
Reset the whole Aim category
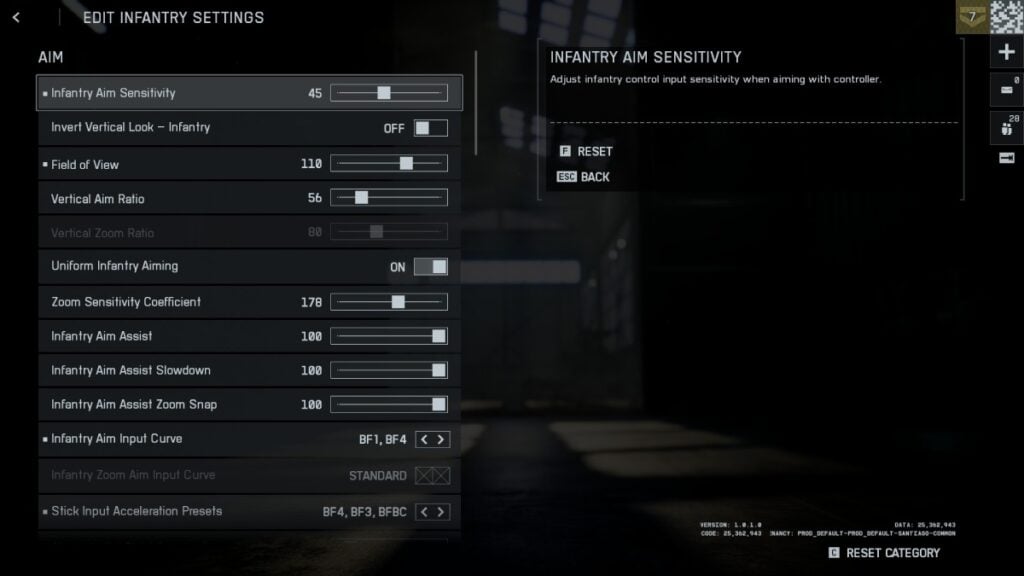pyautogui.click(x=884, y=553)
